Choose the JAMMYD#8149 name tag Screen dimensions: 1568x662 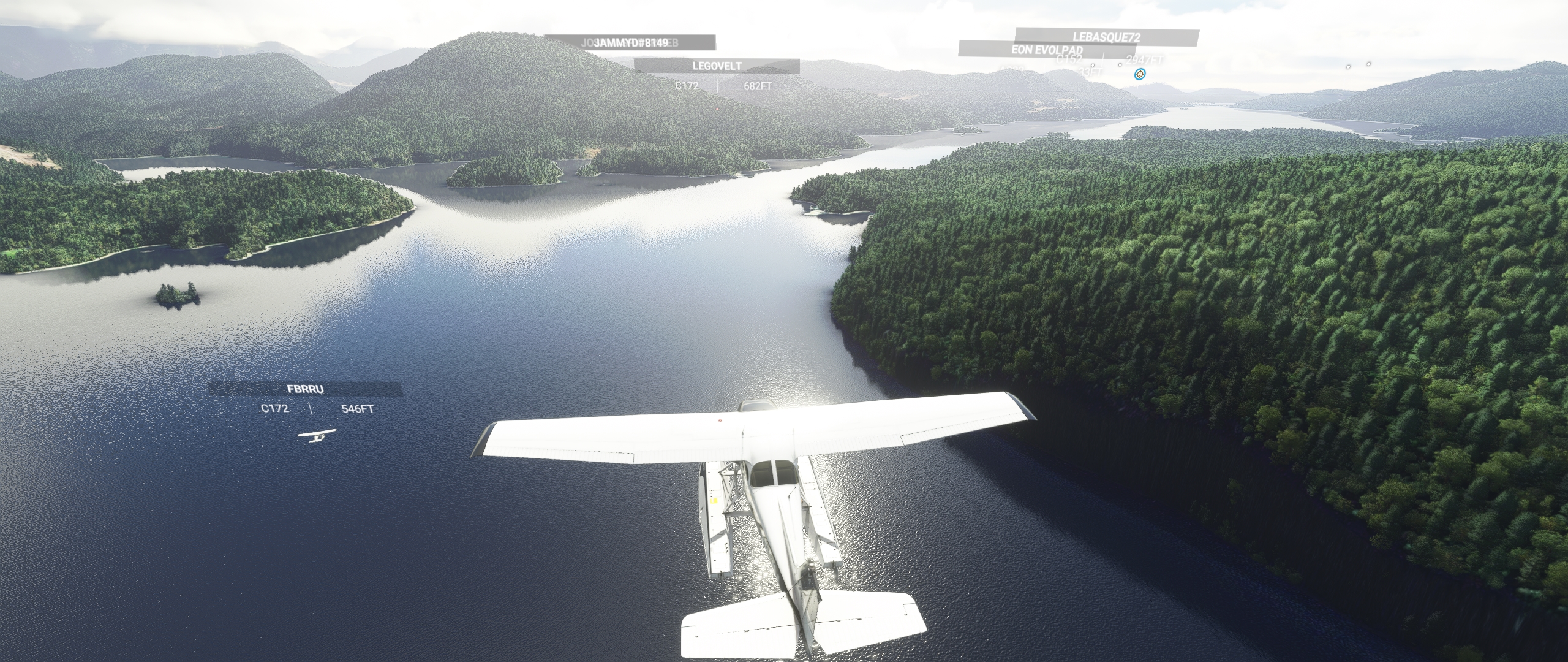631,42
